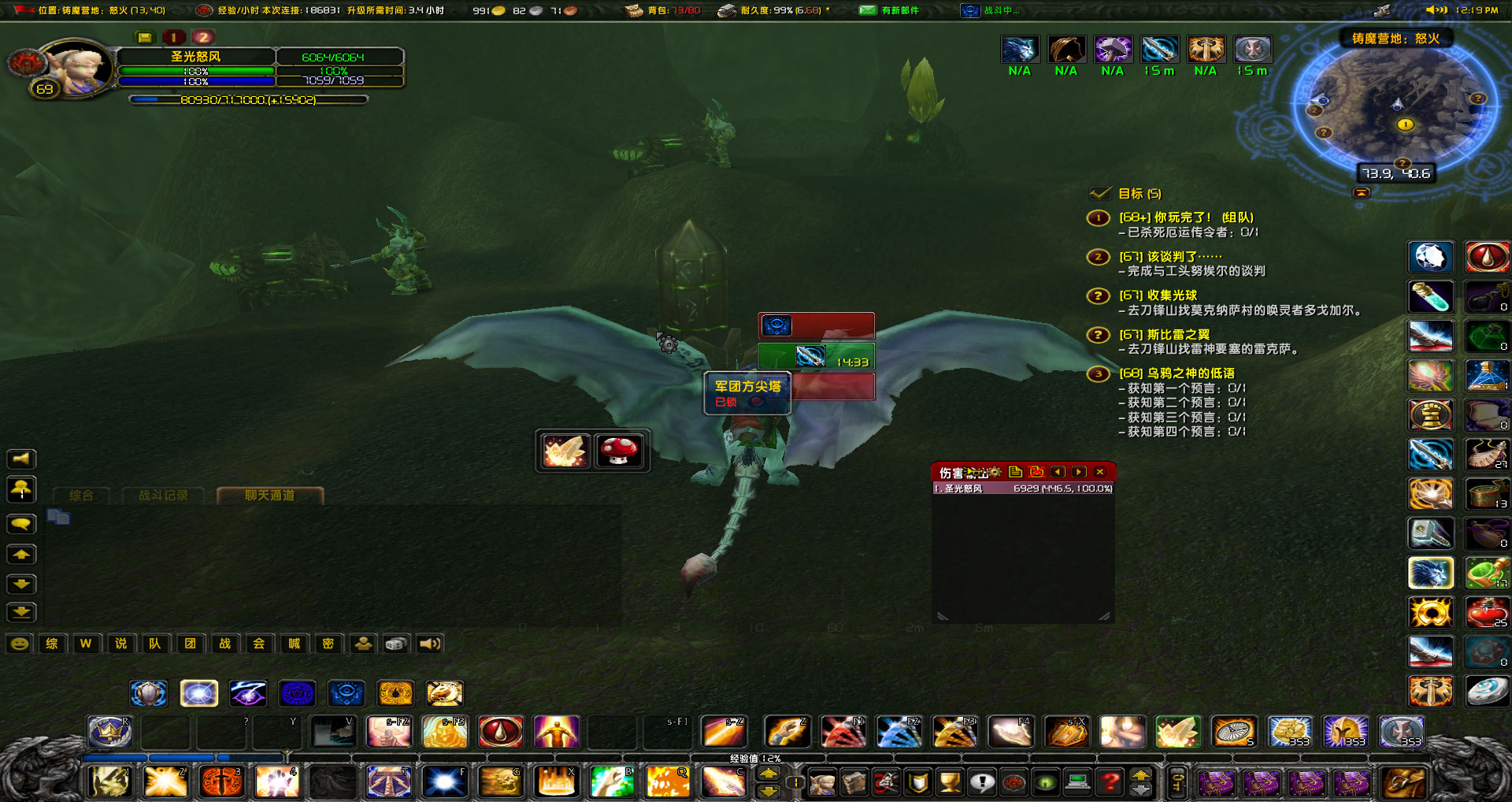Viewport: 1512px width, 802px height.
Task: Click the speaker icon left of the chat frame
Action: pyautogui.click(x=21, y=459)
